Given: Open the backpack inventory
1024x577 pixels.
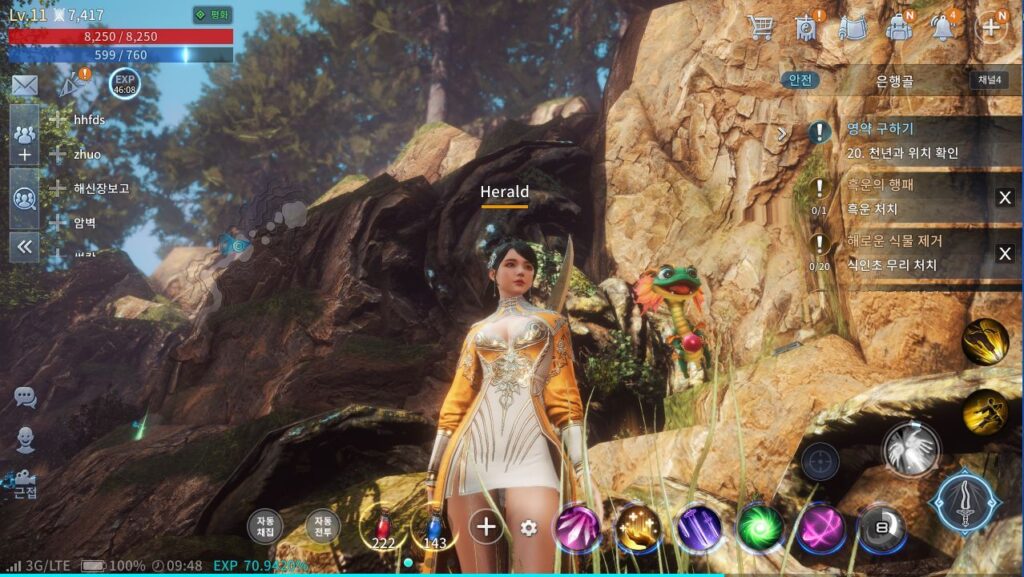Looking at the screenshot, I should 899,27.
